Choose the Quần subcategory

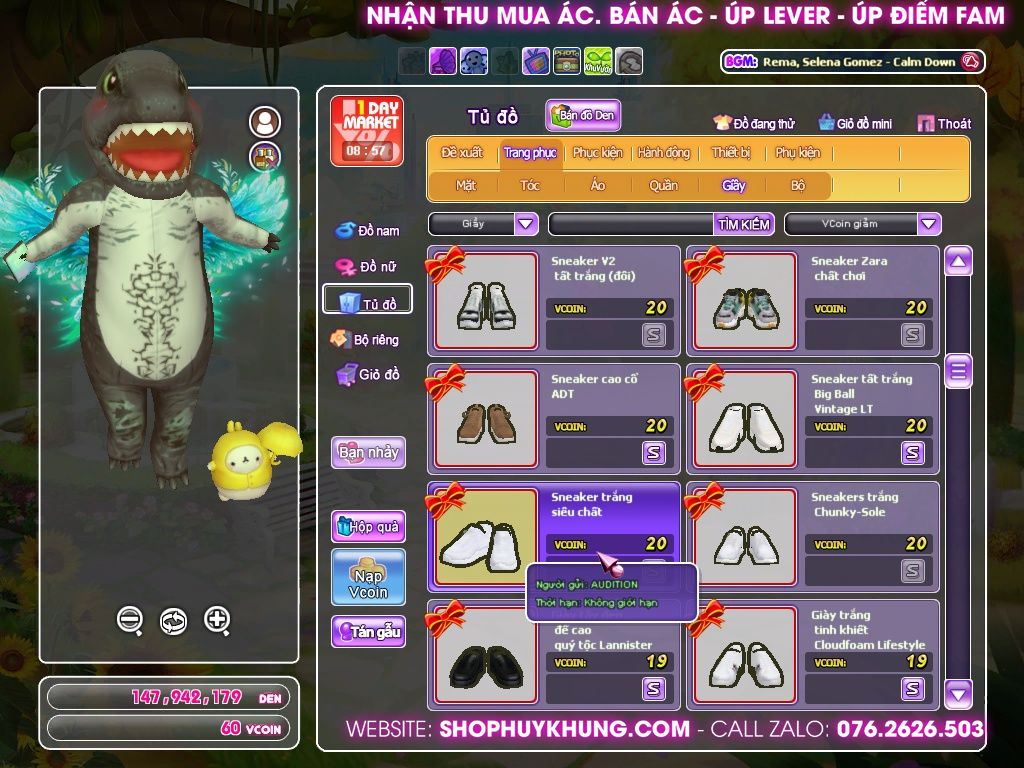click(663, 185)
